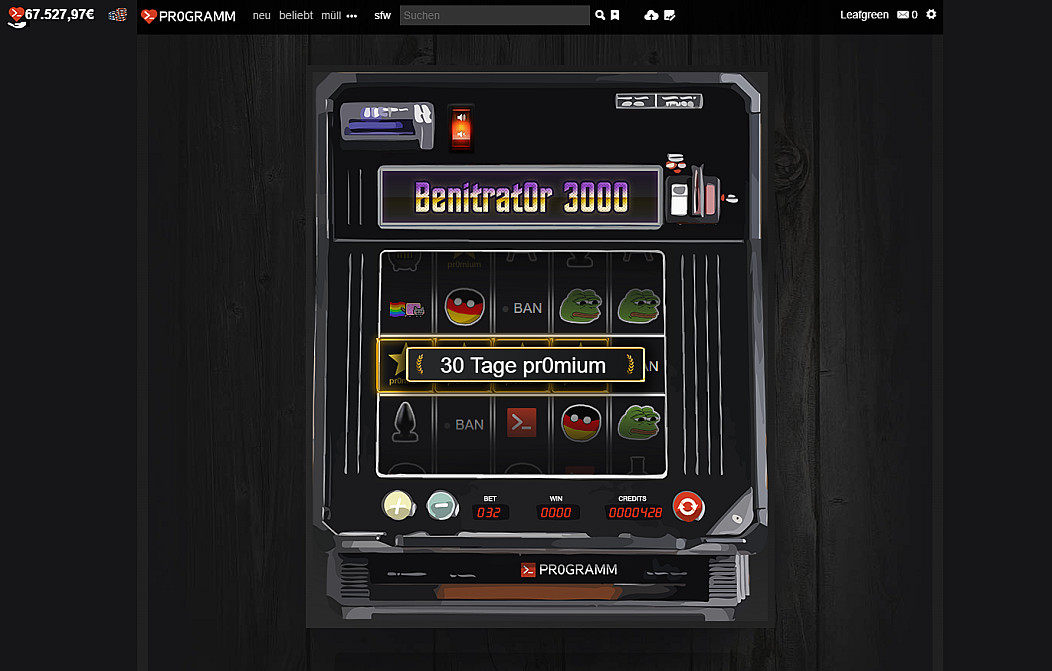Click the cloud upload icon
The width and height of the screenshot is (1052, 671).
(652, 16)
